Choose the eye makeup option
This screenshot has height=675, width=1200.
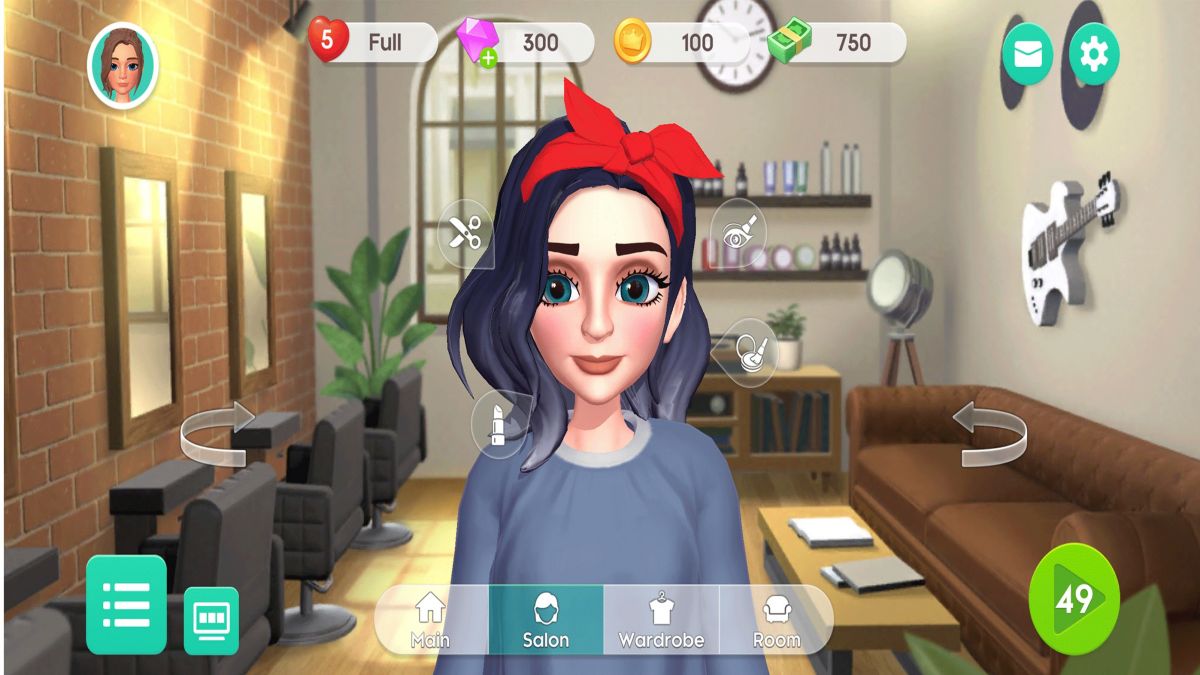(x=738, y=234)
